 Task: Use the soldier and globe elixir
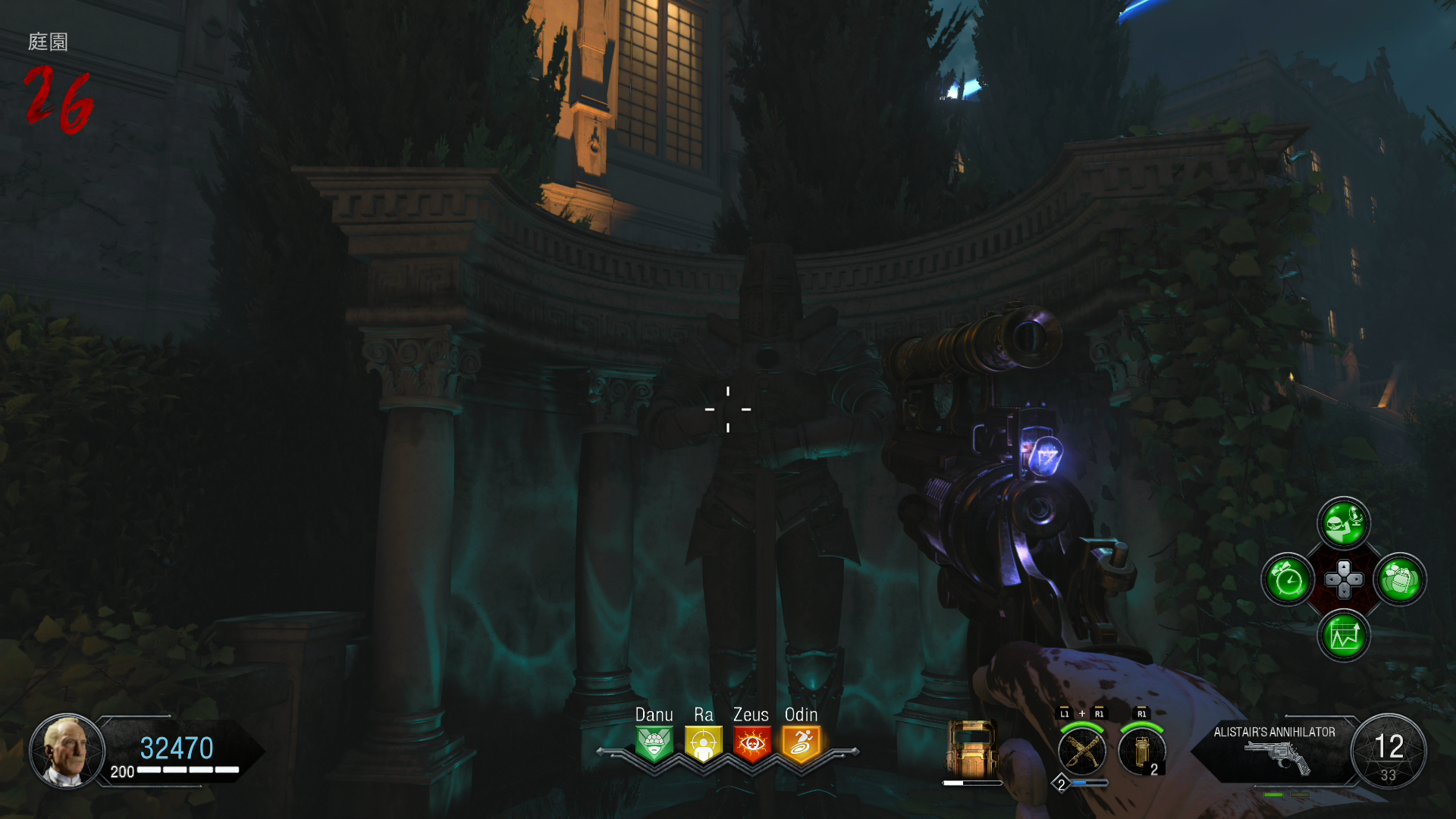1344,523
